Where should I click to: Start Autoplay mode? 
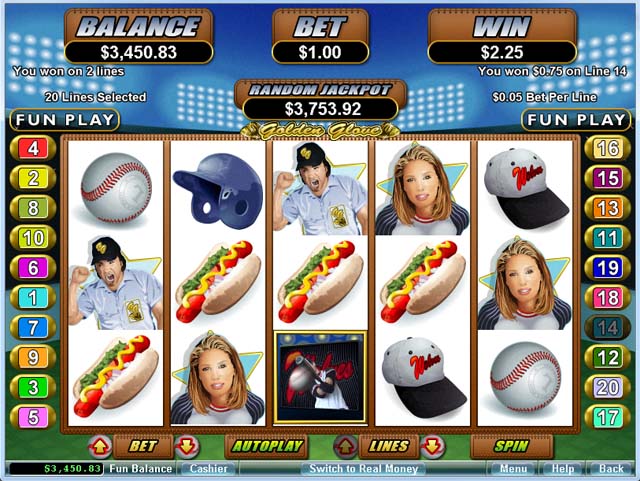(265, 446)
